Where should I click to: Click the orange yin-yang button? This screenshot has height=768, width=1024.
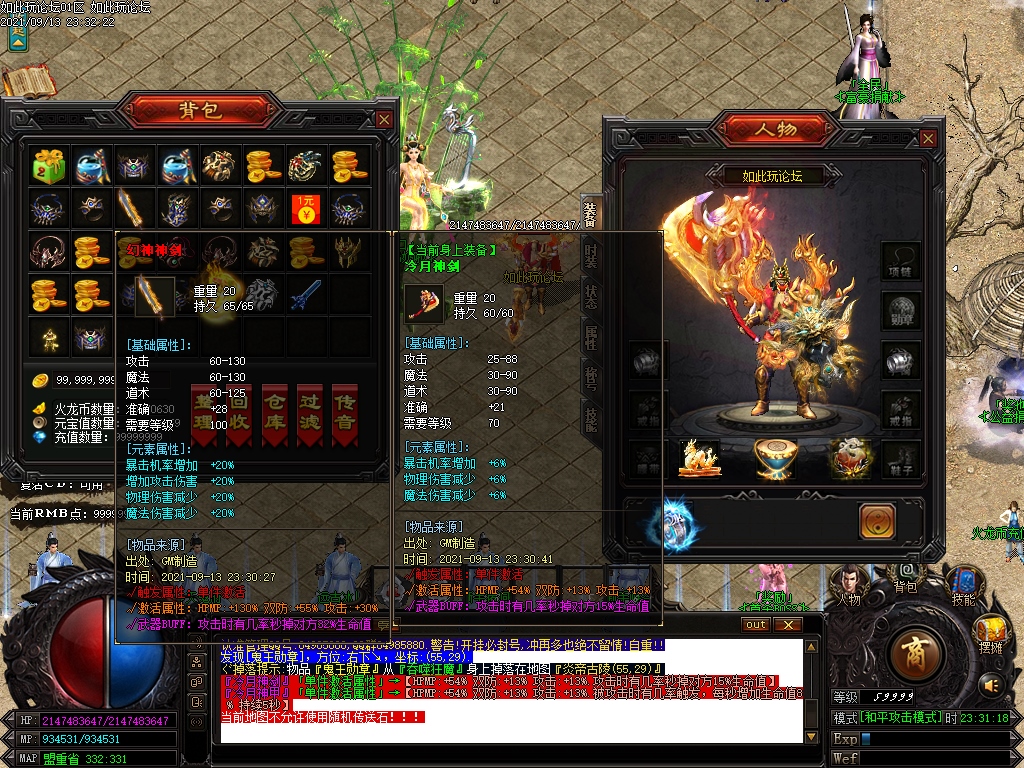877,521
